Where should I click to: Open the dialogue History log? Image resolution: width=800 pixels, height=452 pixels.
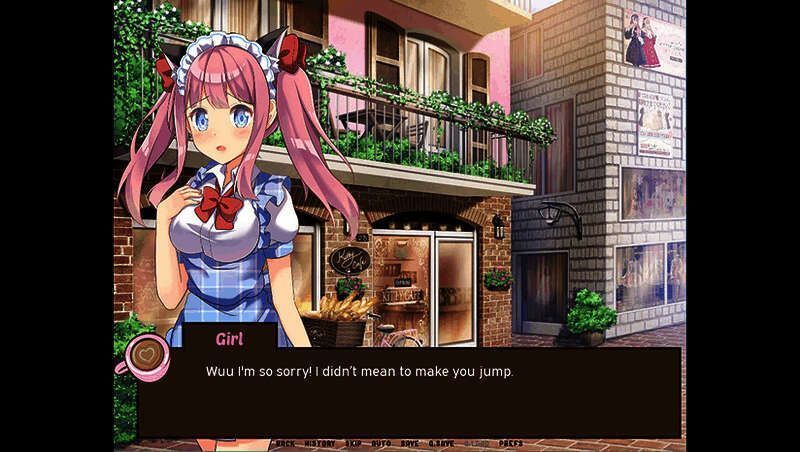pos(319,442)
